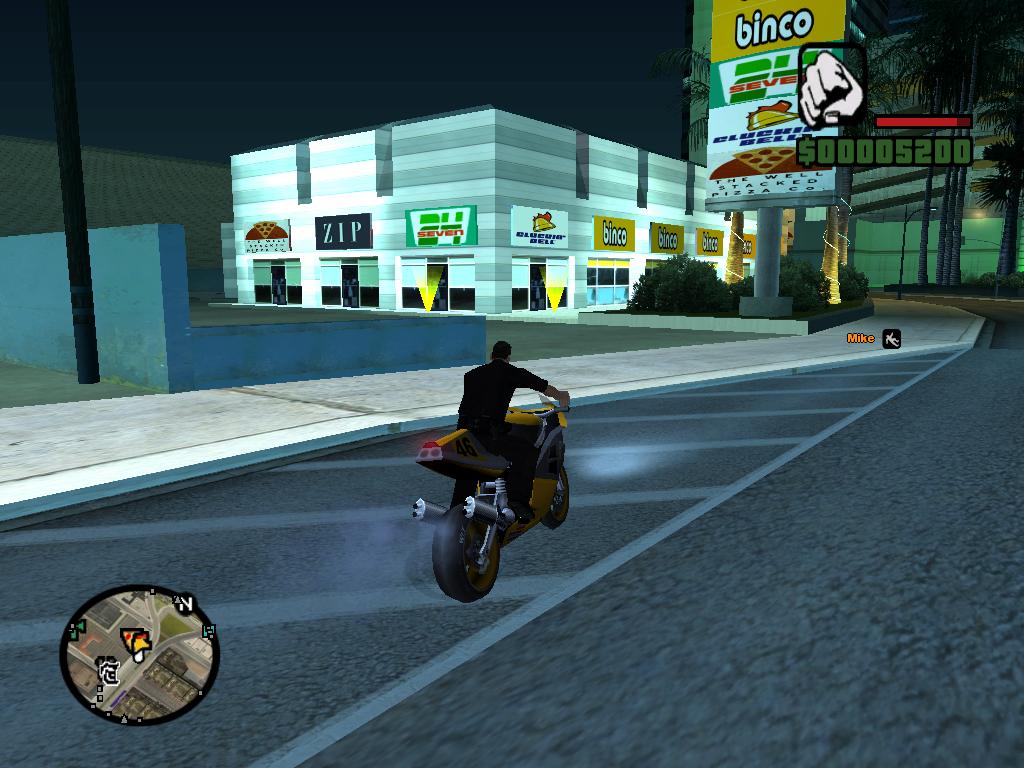This screenshot has height=768, width=1024.
Task: Click the north N marker on the minimap
Action: pyautogui.click(x=185, y=602)
